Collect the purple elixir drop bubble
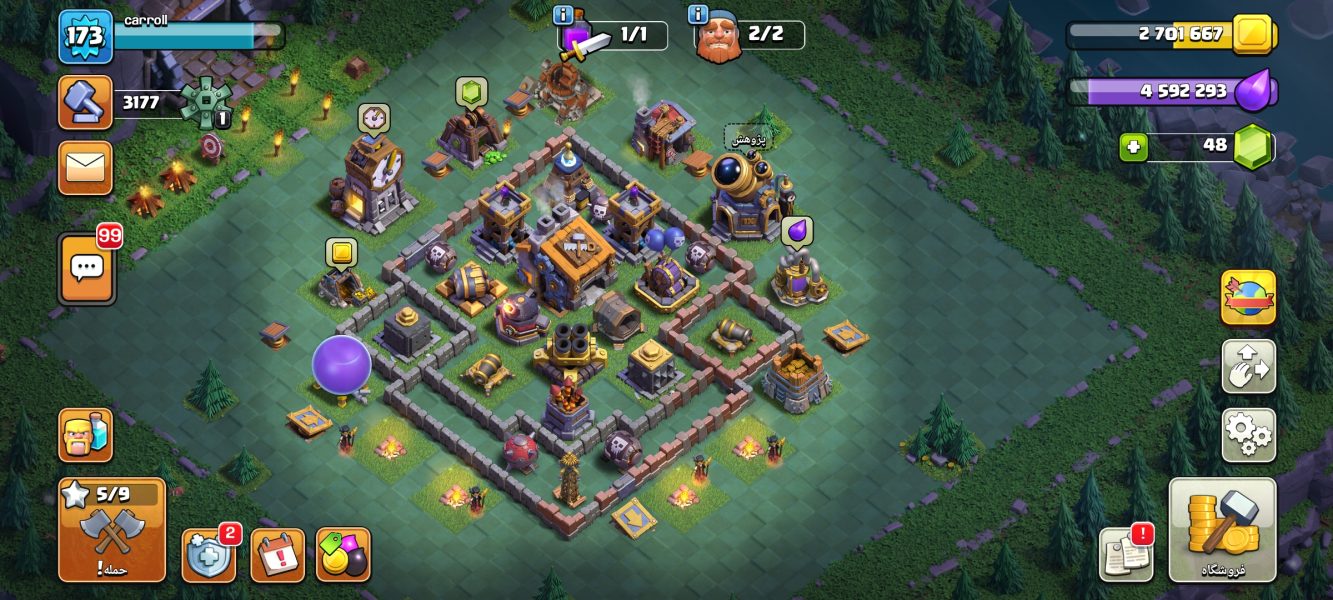This screenshot has height=600, width=1333. [x=796, y=232]
